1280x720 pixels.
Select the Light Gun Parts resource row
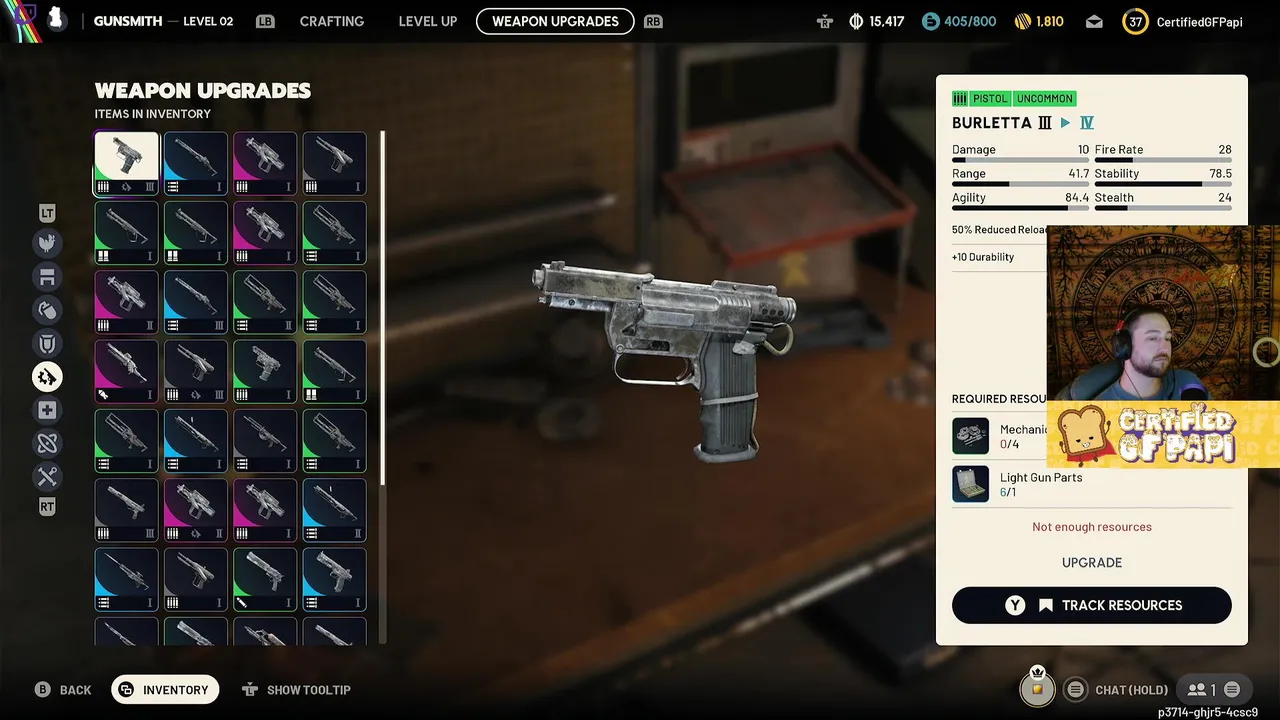click(1091, 485)
